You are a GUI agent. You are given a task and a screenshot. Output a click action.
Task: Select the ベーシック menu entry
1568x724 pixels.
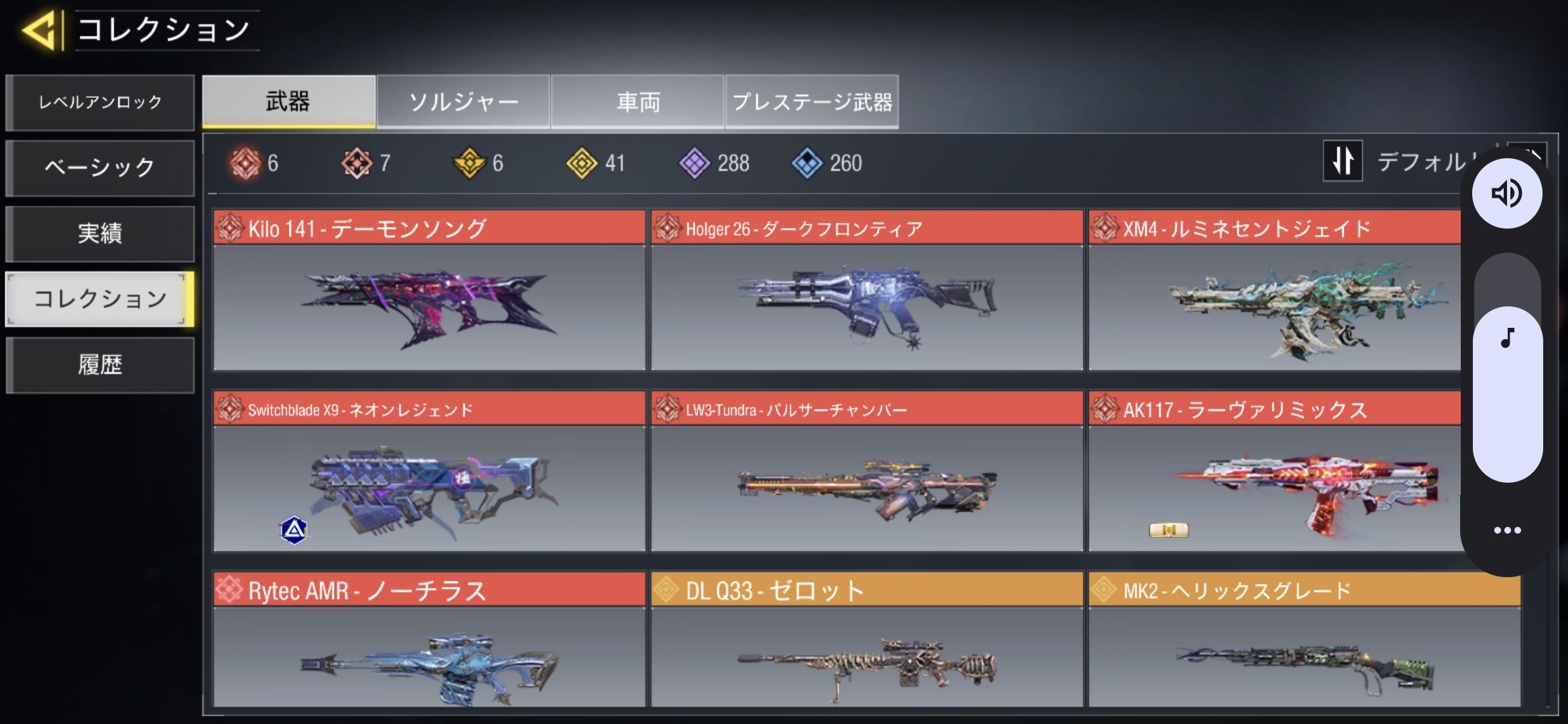click(x=100, y=168)
